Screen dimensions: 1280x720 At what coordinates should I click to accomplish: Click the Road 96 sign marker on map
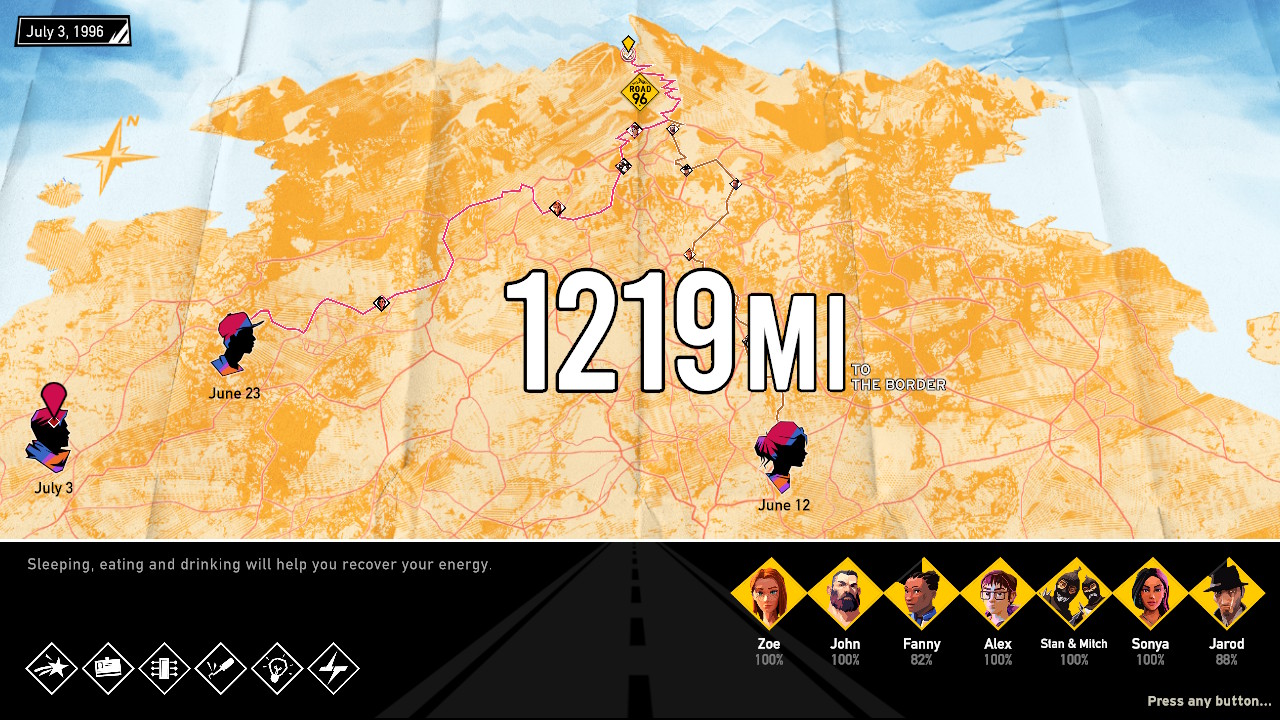(640, 93)
